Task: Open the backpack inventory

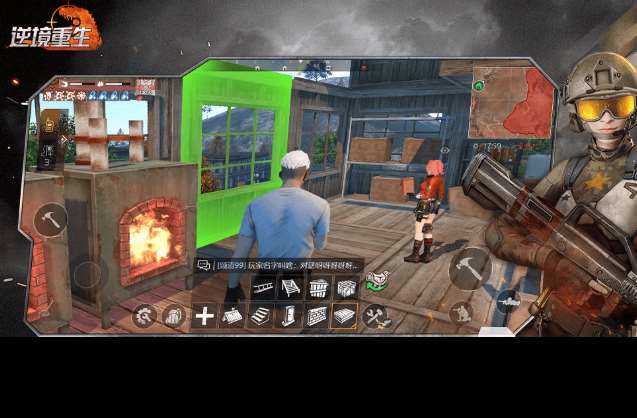Action: pos(174,317)
